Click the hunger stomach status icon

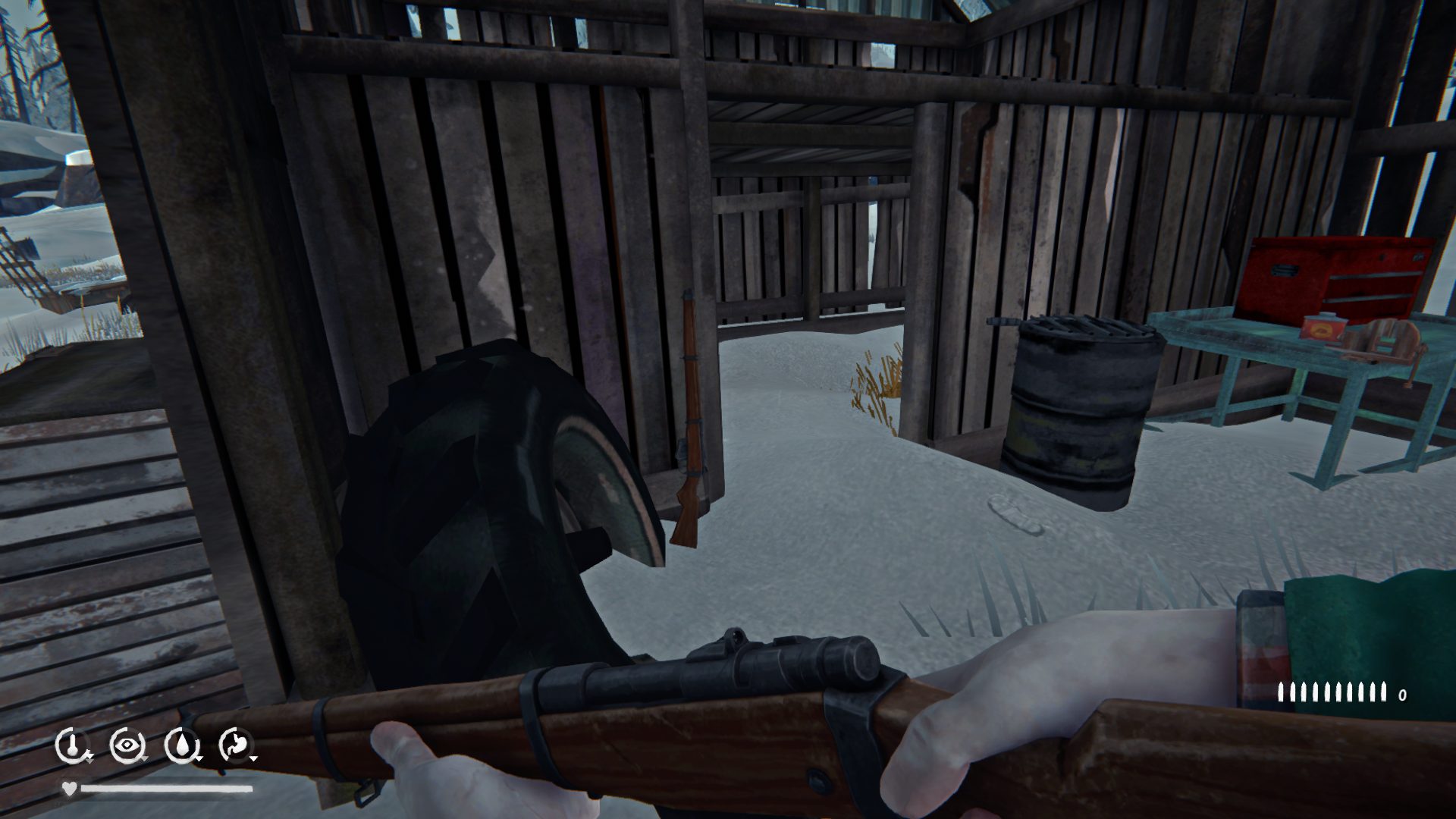tap(234, 745)
